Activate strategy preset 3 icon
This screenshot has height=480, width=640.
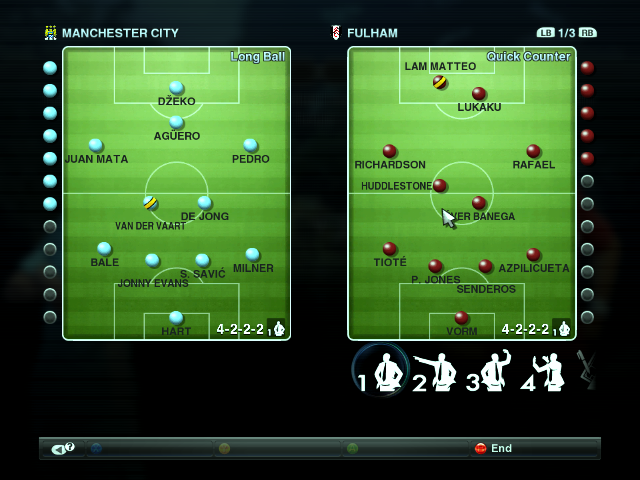[491, 372]
